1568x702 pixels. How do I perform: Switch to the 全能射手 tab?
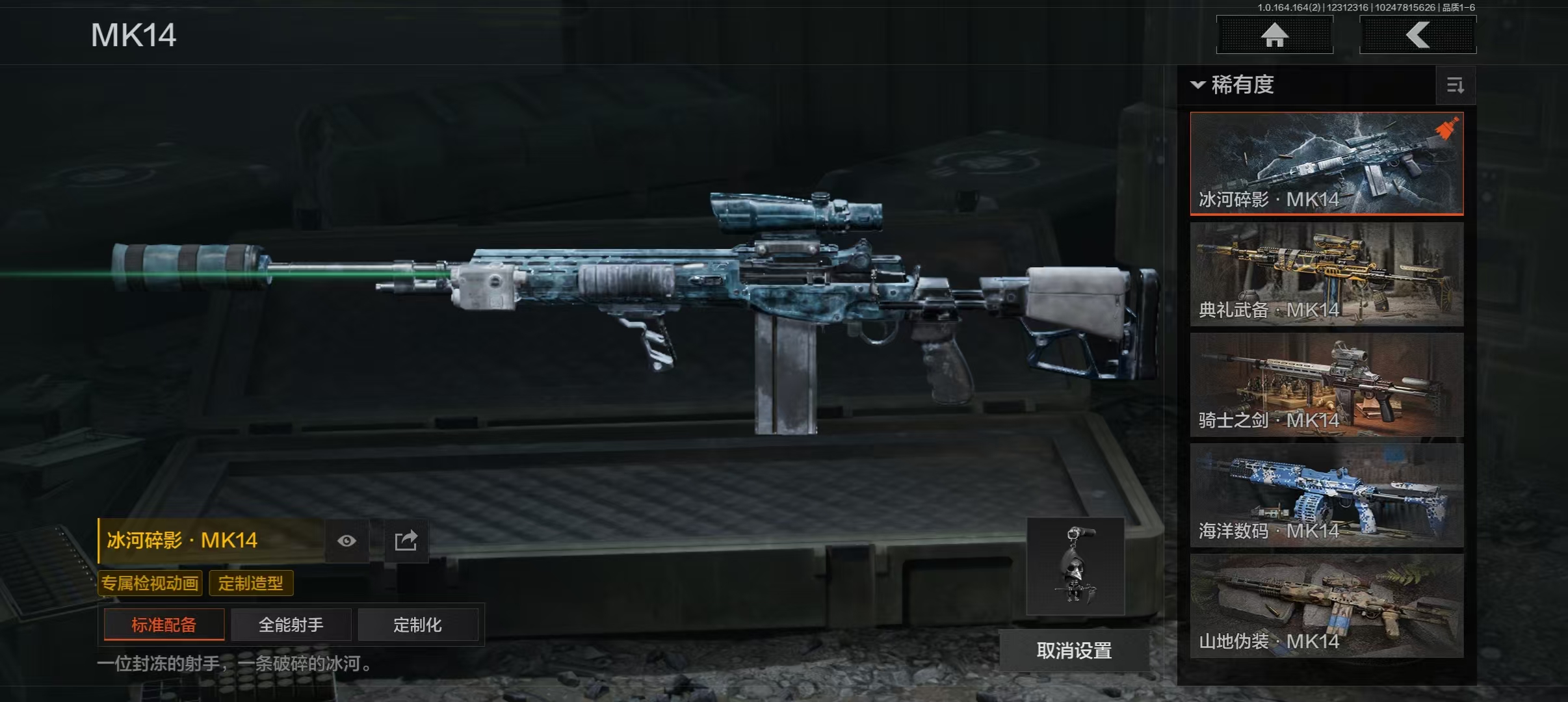coord(291,625)
